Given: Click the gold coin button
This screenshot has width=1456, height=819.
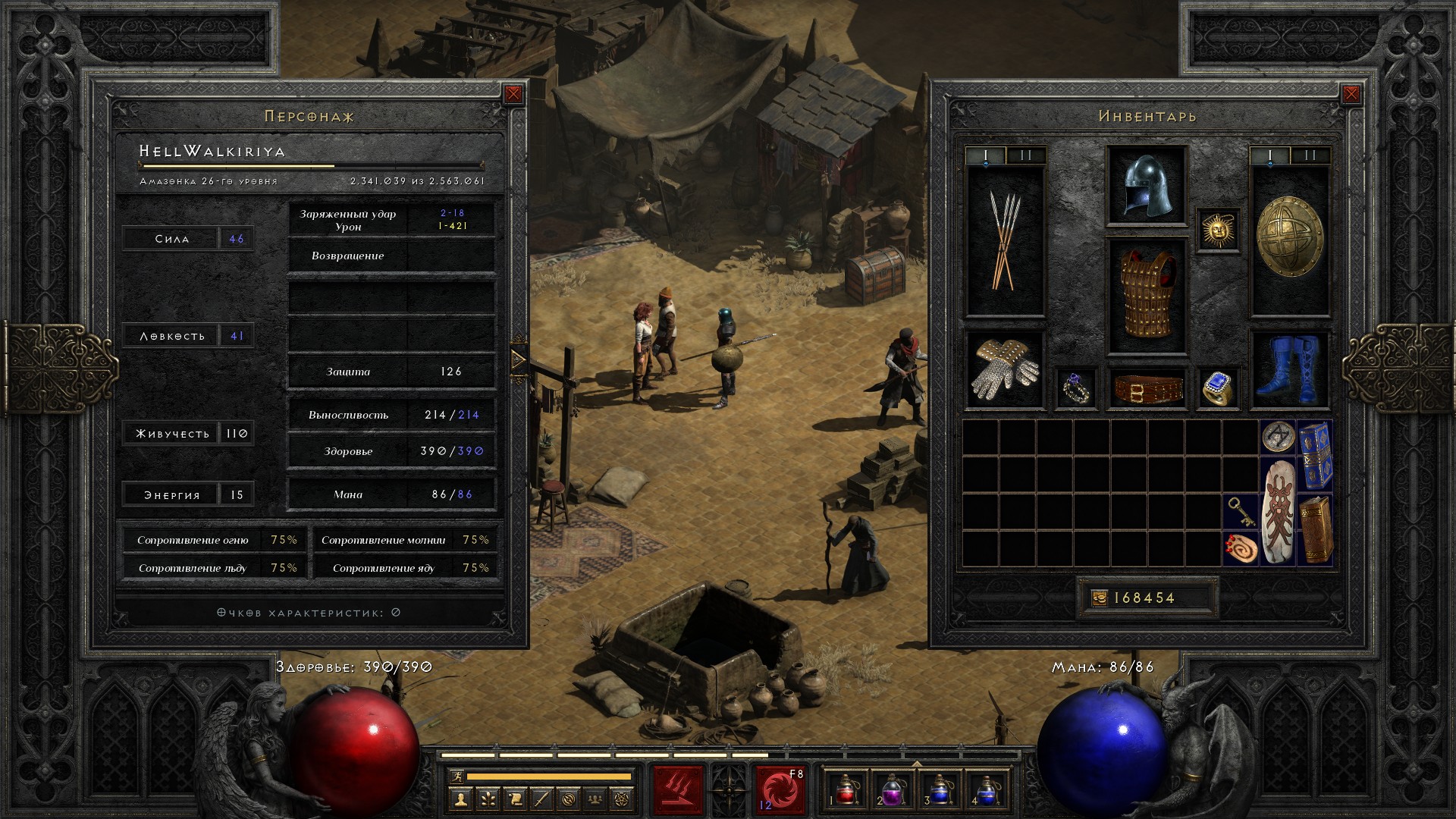Looking at the screenshot, I should 1099,598.
